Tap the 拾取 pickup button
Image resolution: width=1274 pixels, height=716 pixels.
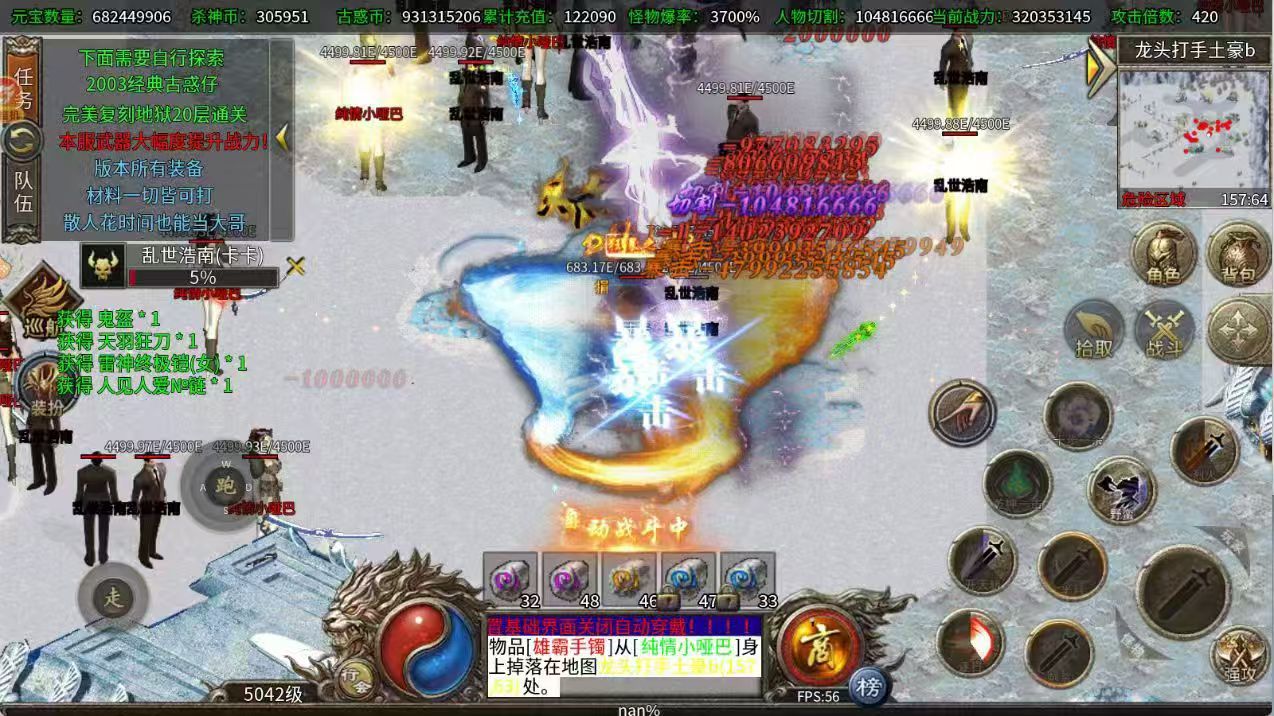click(x=1094, y=331)
